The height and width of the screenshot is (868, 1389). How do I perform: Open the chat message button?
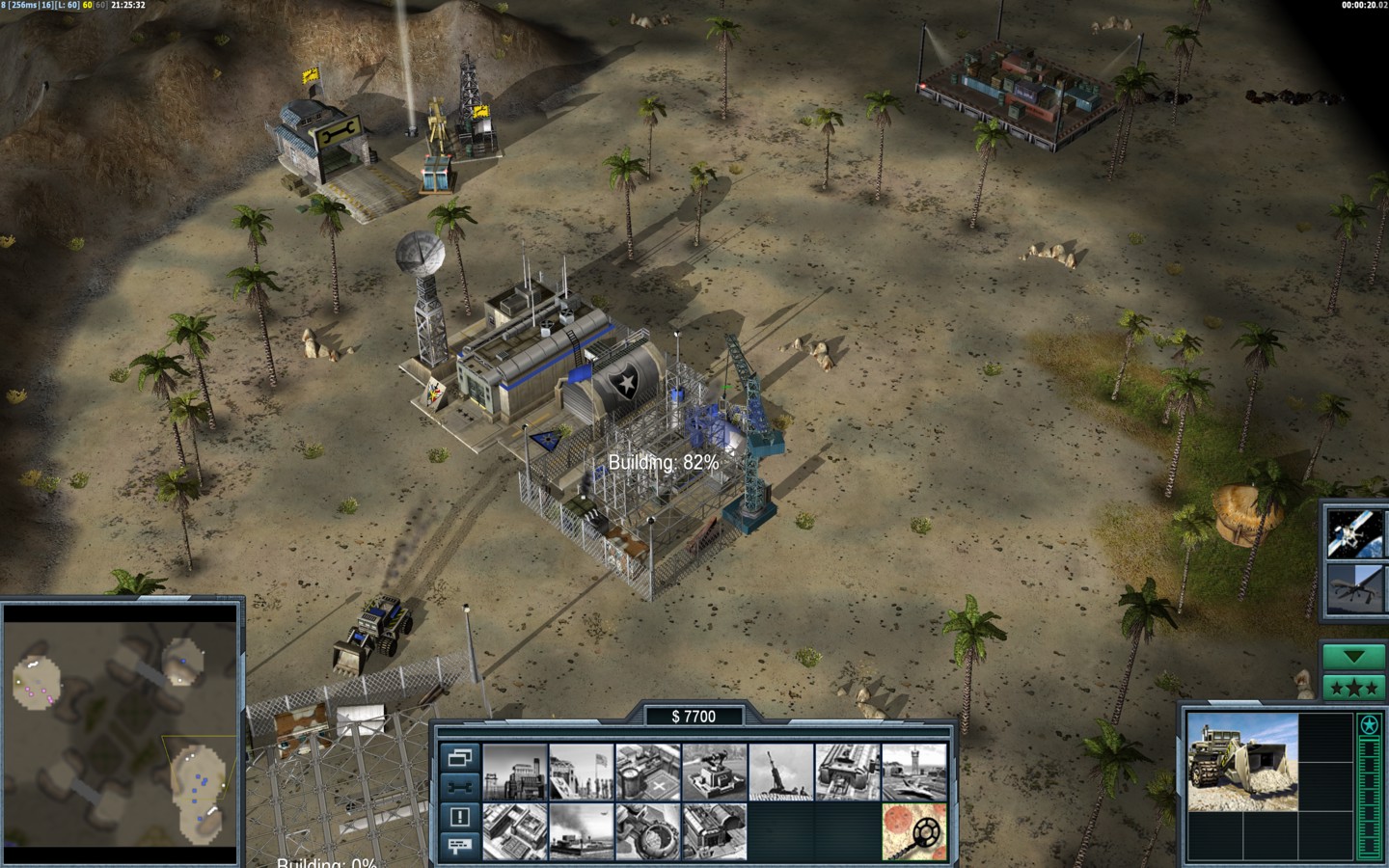coord(460,846)
